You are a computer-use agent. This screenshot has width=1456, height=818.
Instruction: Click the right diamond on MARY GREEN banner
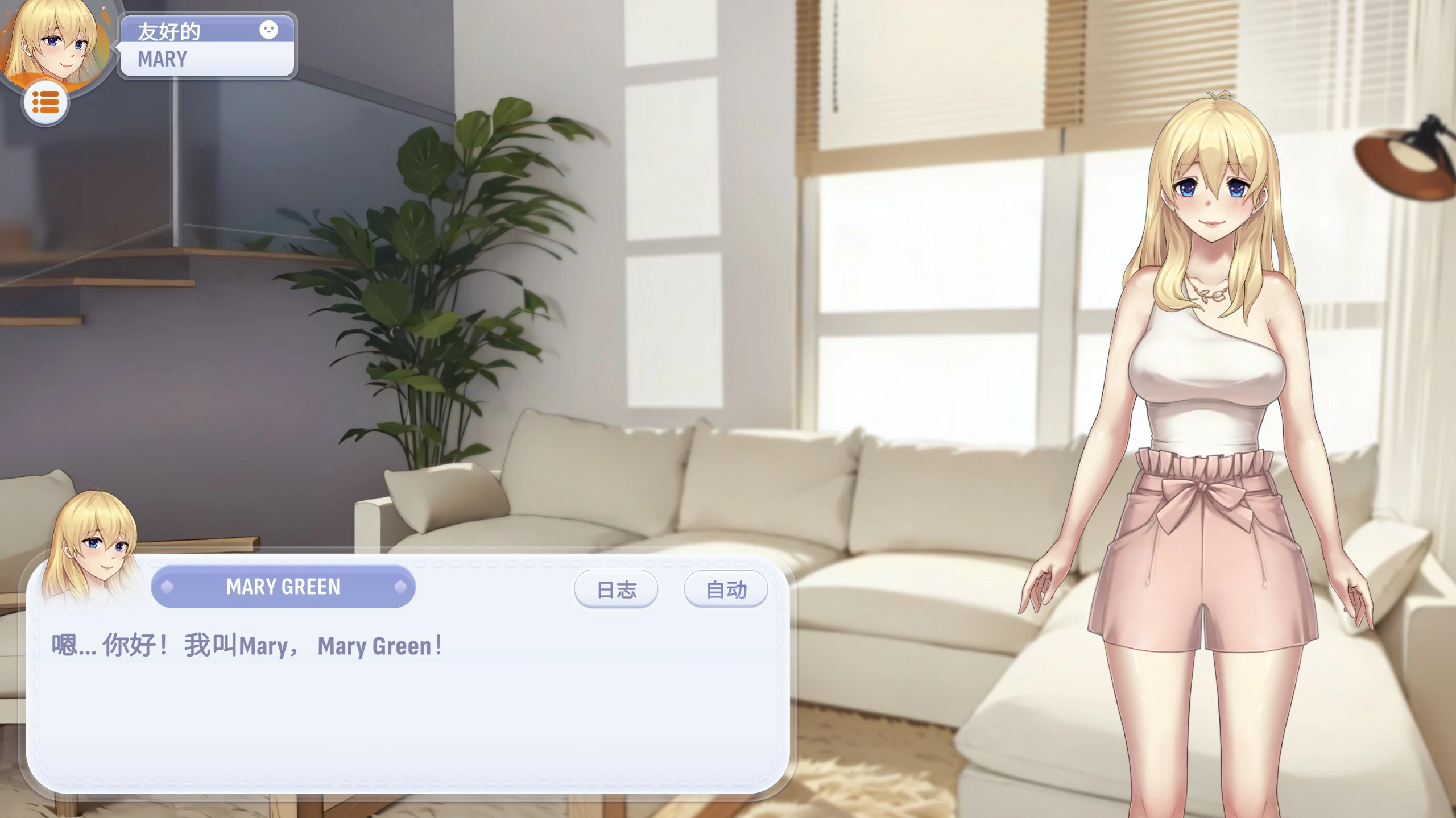pyautogui.click(x=402, y=586)
